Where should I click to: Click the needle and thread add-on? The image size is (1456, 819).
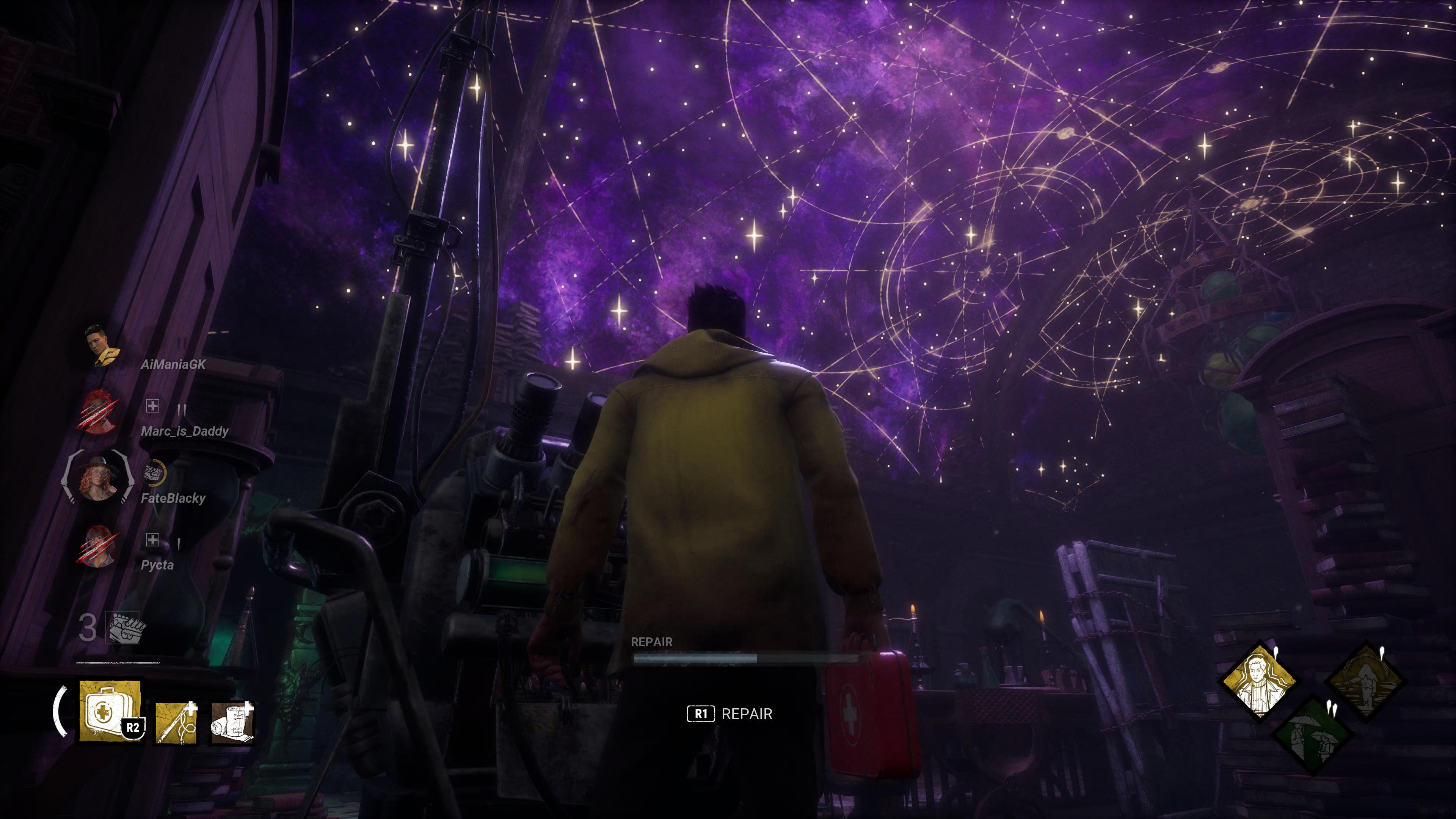[x=176, y=722]
